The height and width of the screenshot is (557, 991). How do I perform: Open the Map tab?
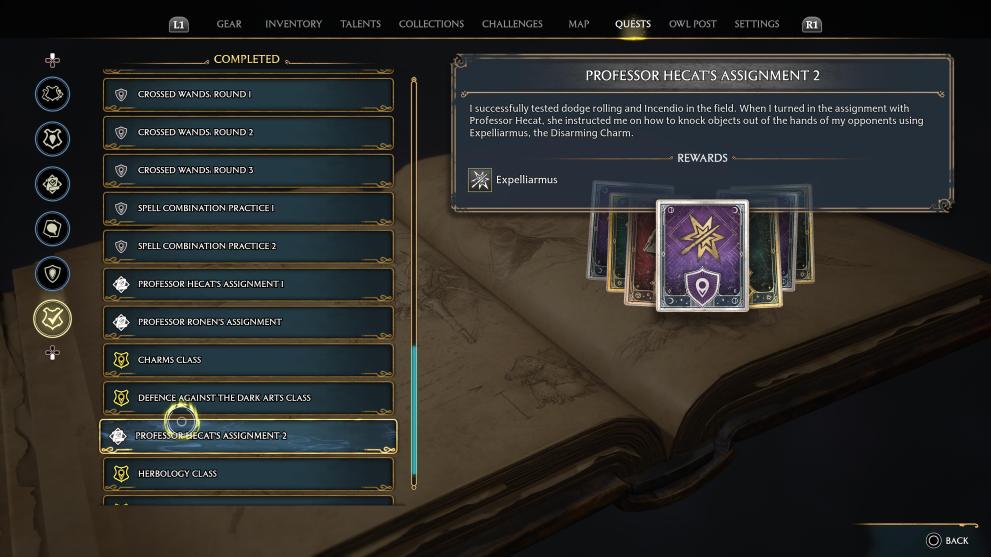tap(579, 24)
